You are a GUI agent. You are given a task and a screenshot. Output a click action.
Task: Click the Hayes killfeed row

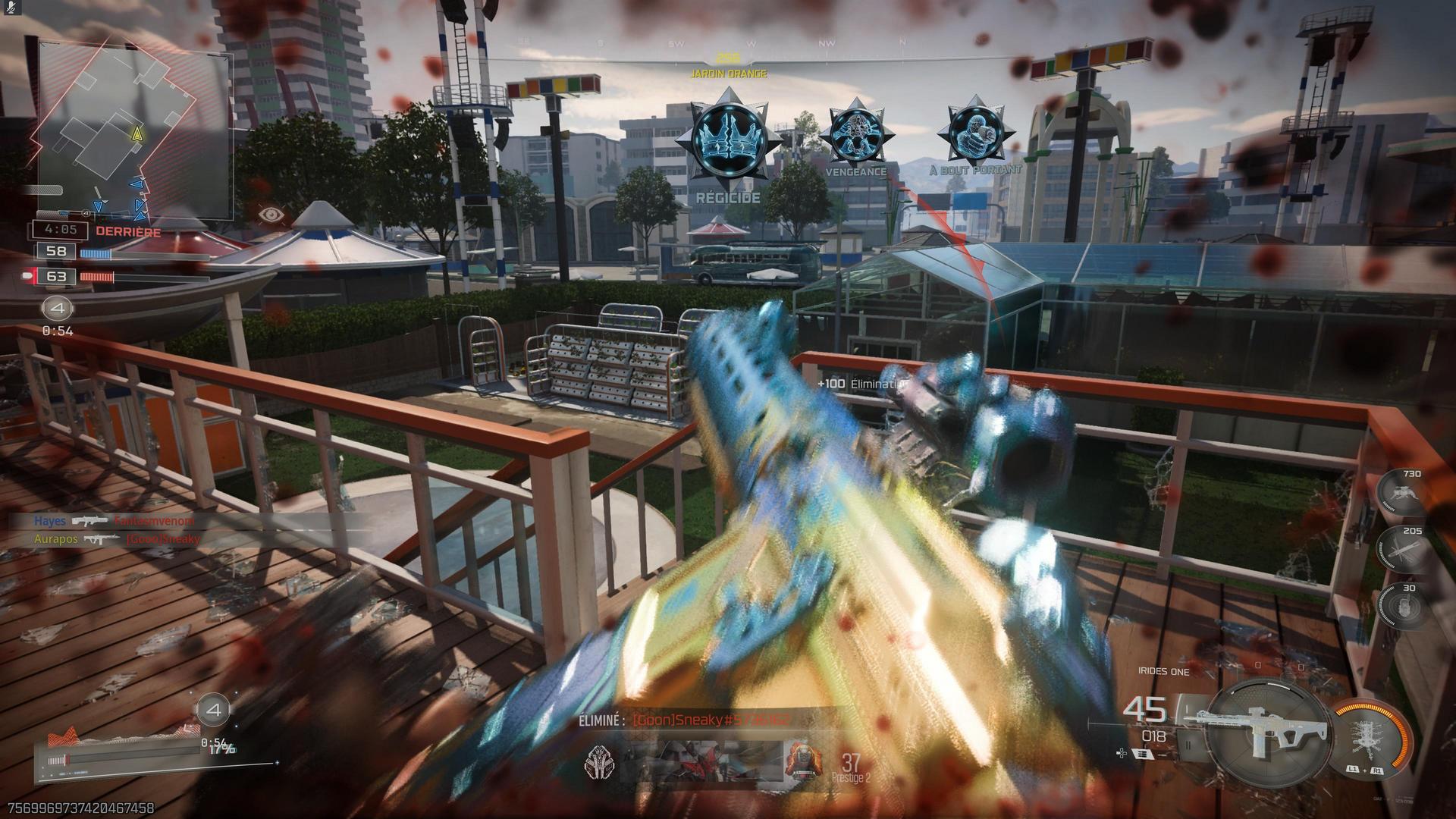(114, 522)
